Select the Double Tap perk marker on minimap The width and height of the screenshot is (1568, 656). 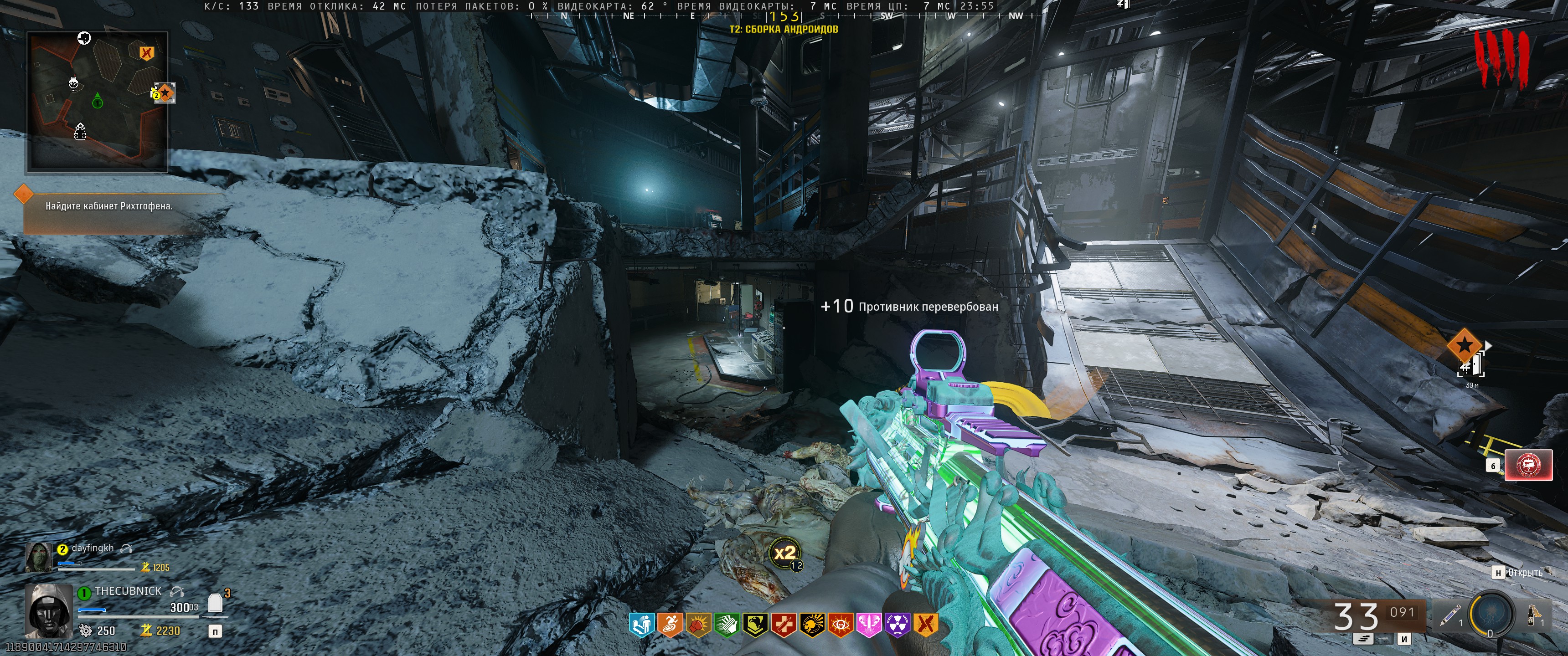(x=145, y=52)
